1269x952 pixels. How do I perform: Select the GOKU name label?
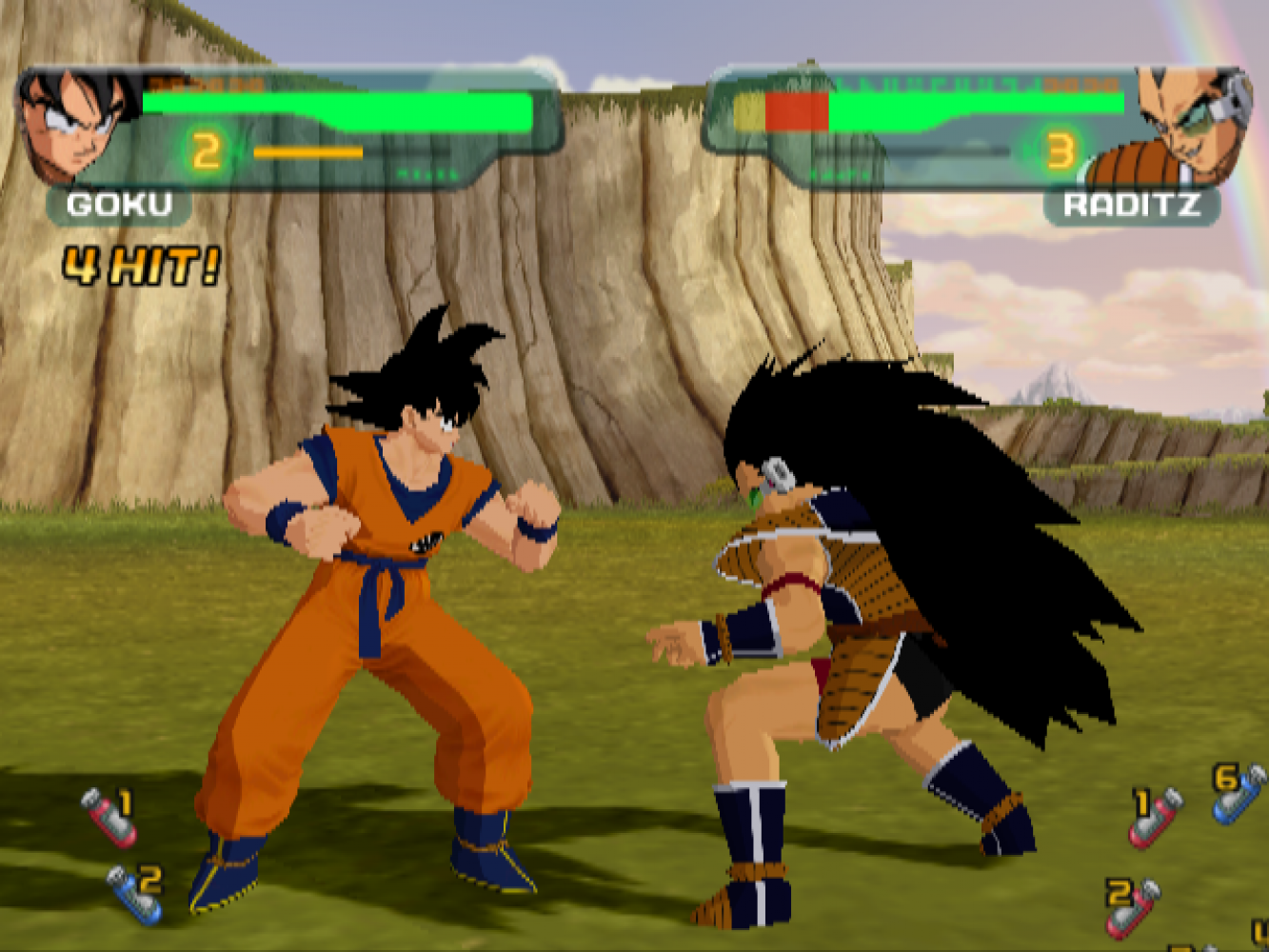click(119, 205)
